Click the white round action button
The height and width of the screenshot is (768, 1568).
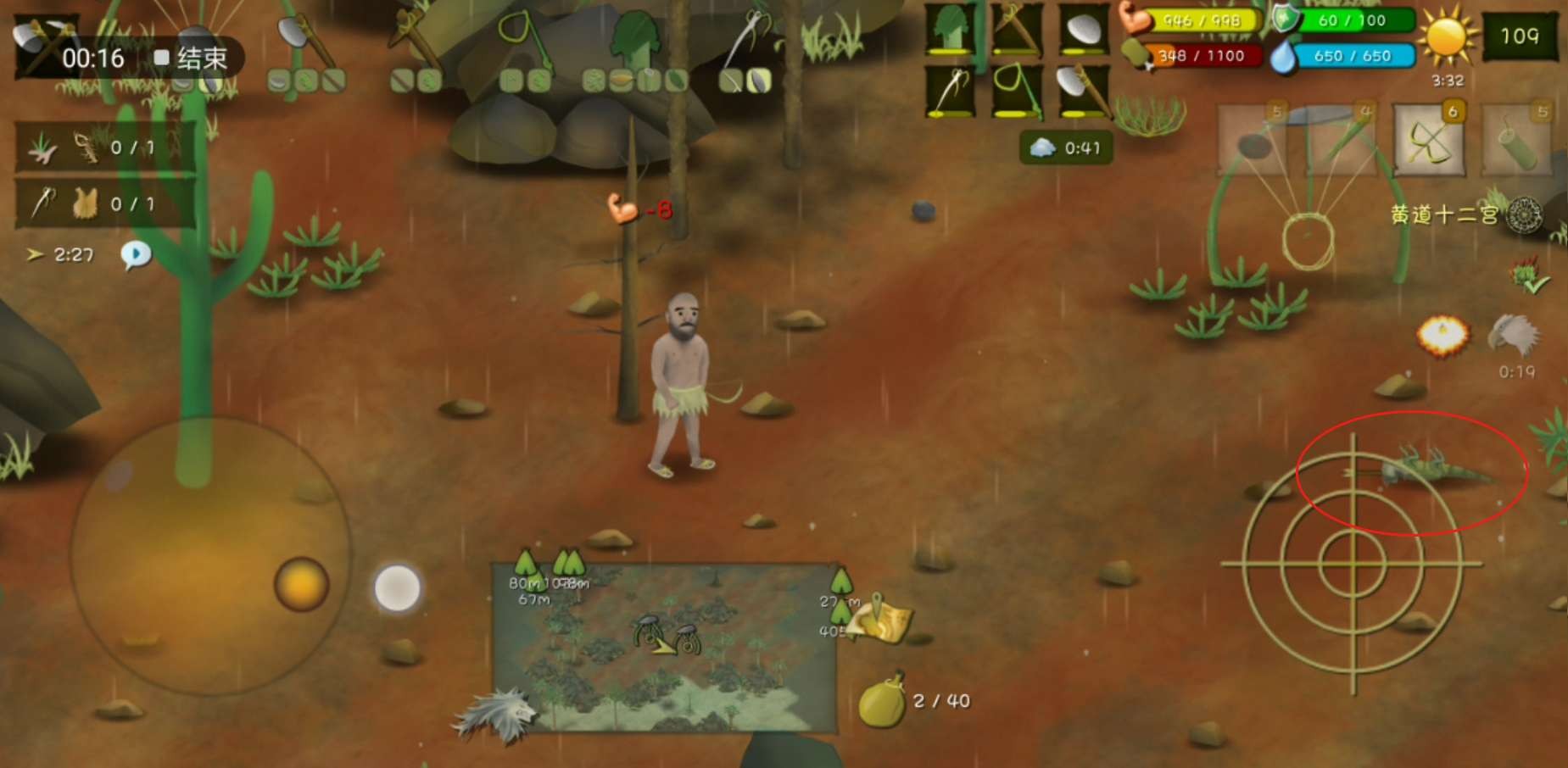click(x=397, y=588)
